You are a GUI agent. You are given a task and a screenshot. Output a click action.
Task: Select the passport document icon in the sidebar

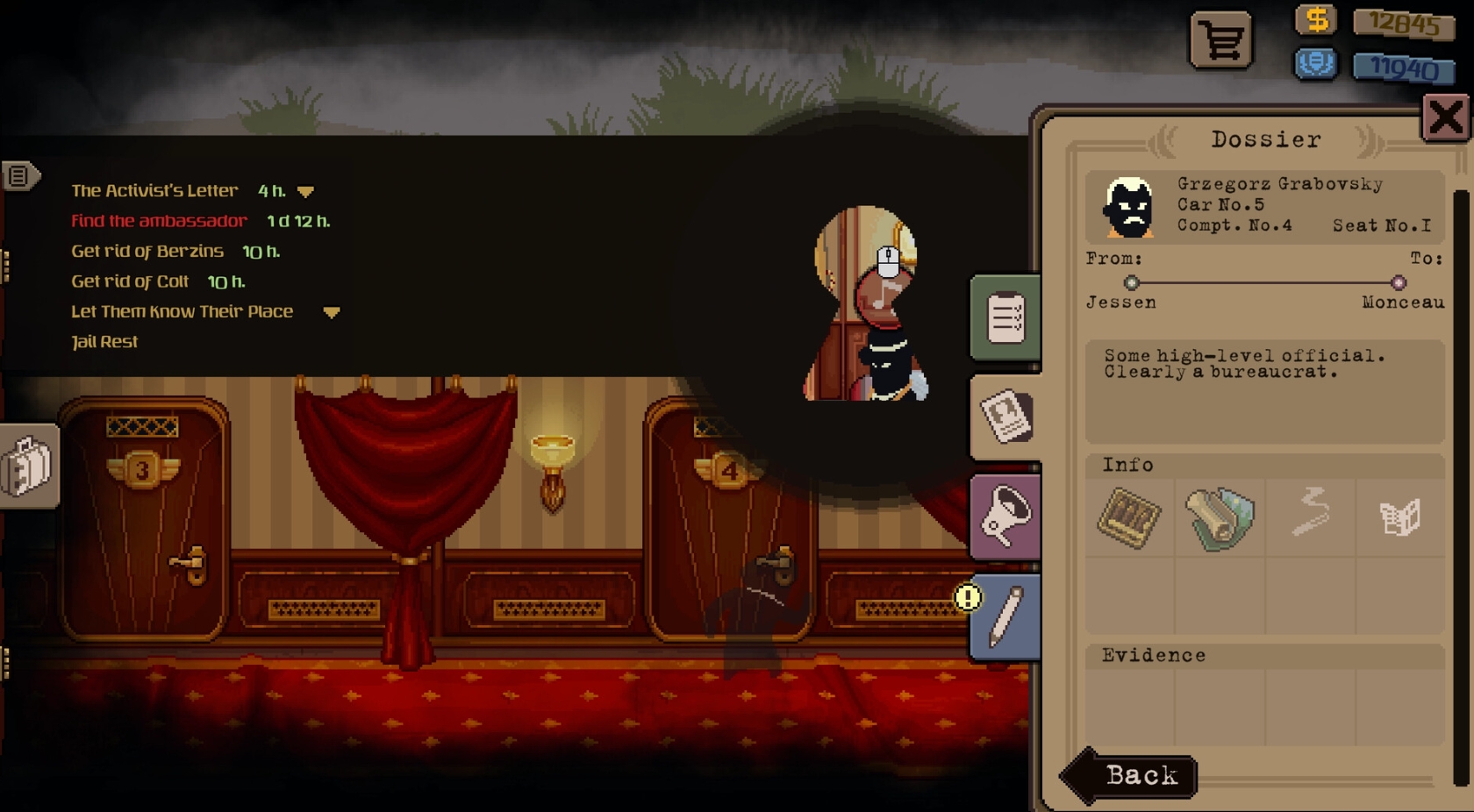[1005, 418]
